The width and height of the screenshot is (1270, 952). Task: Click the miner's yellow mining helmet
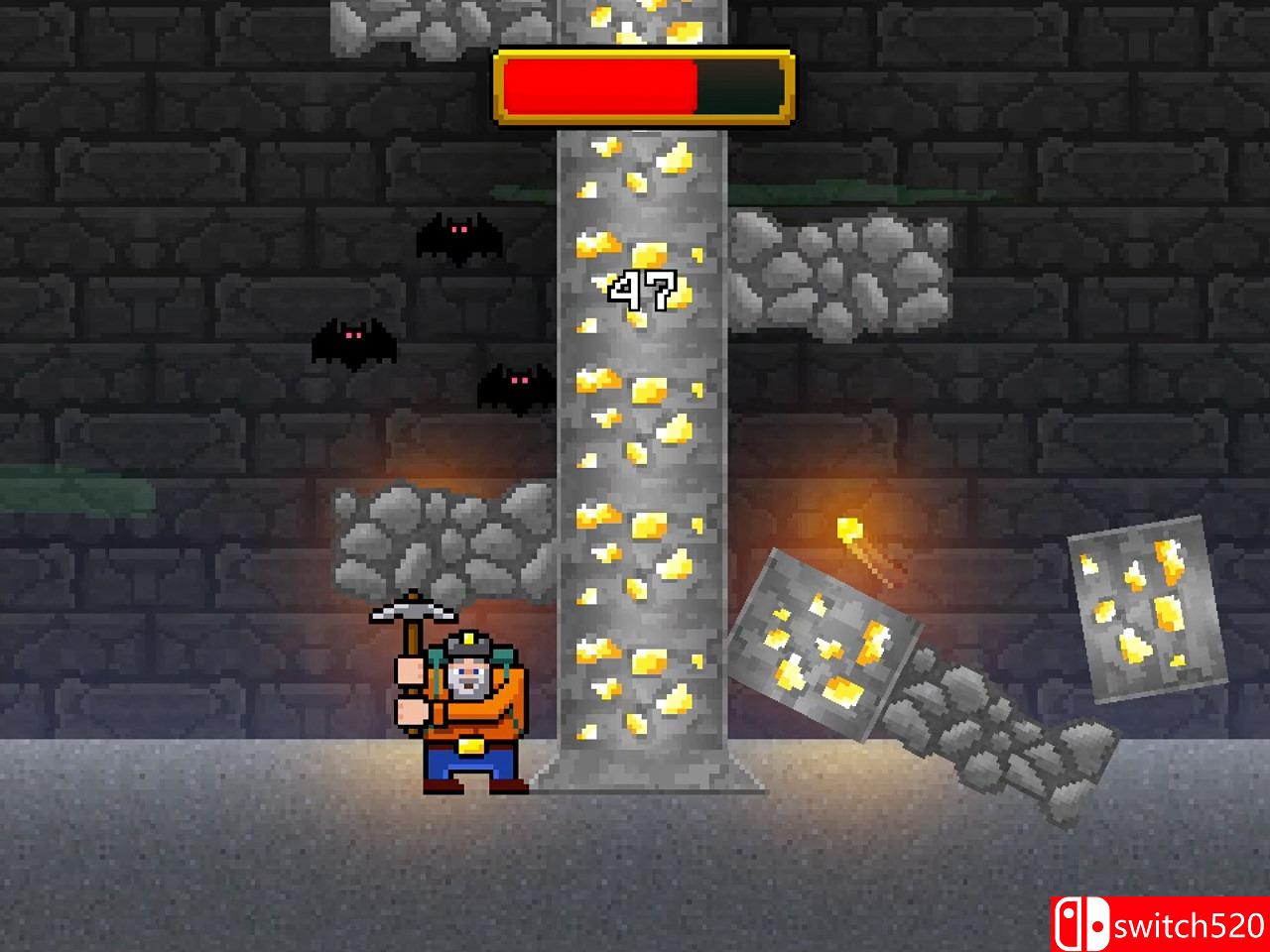pos(466,645)
